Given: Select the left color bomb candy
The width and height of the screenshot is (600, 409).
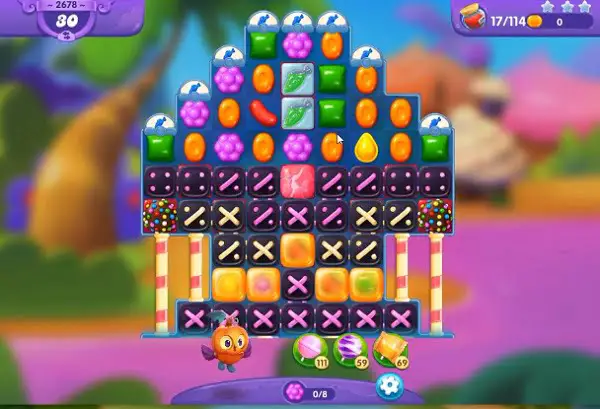Looking at the screenshot, I should tap(160, 215).
